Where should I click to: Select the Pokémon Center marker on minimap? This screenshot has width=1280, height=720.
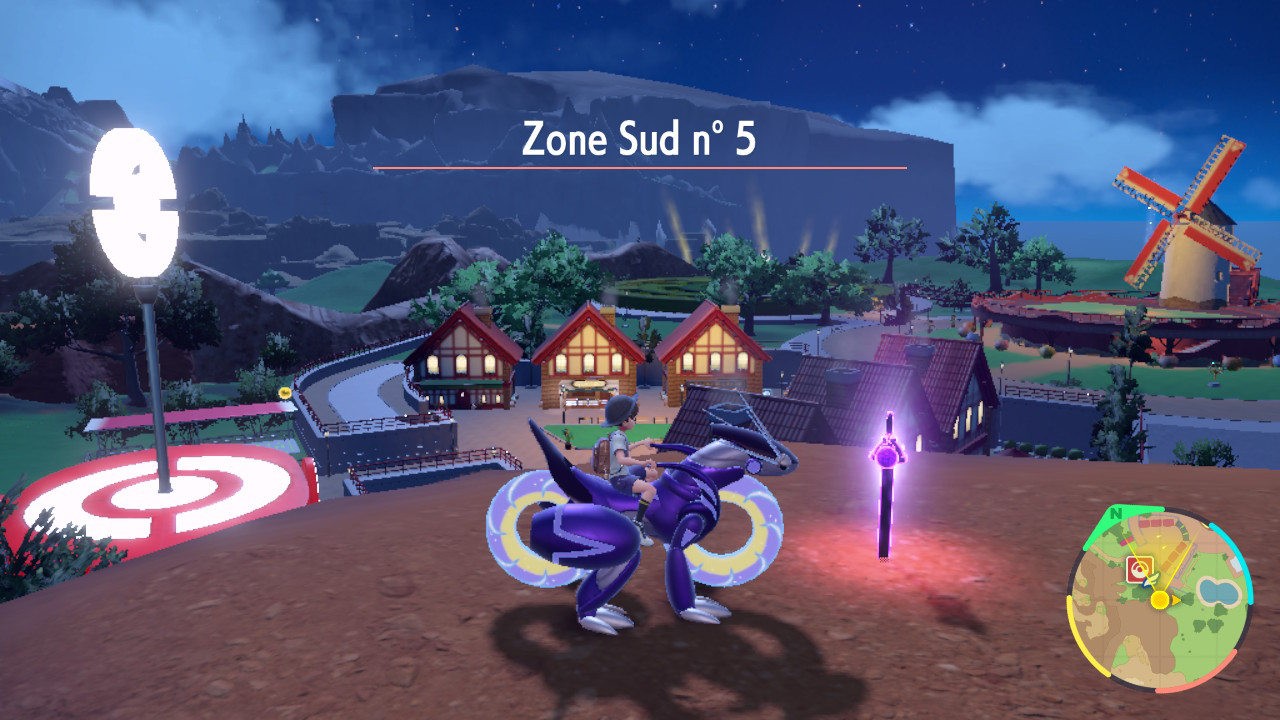(1139, 570)
